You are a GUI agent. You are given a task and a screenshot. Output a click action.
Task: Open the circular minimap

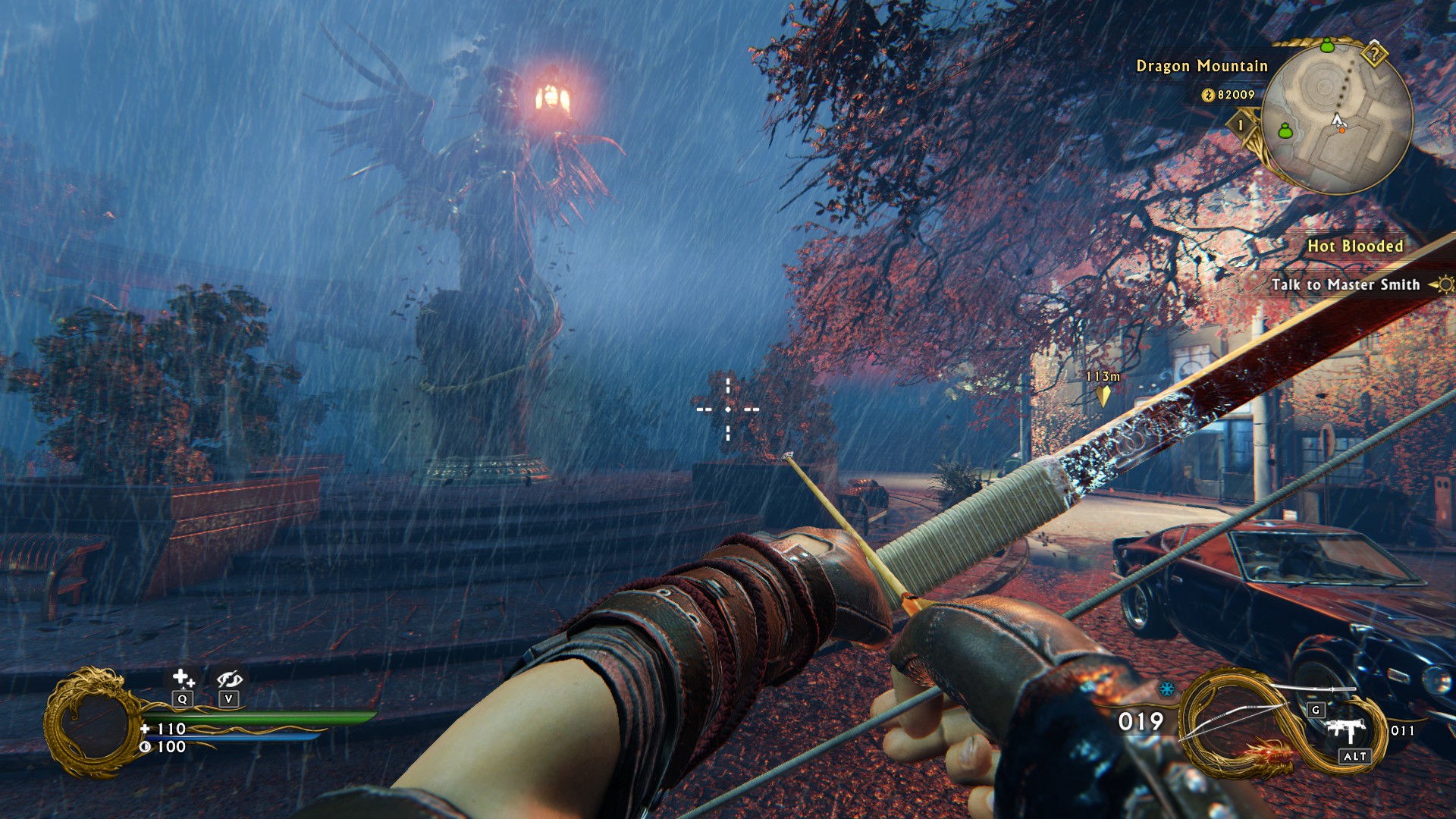tap(1338, 115)
